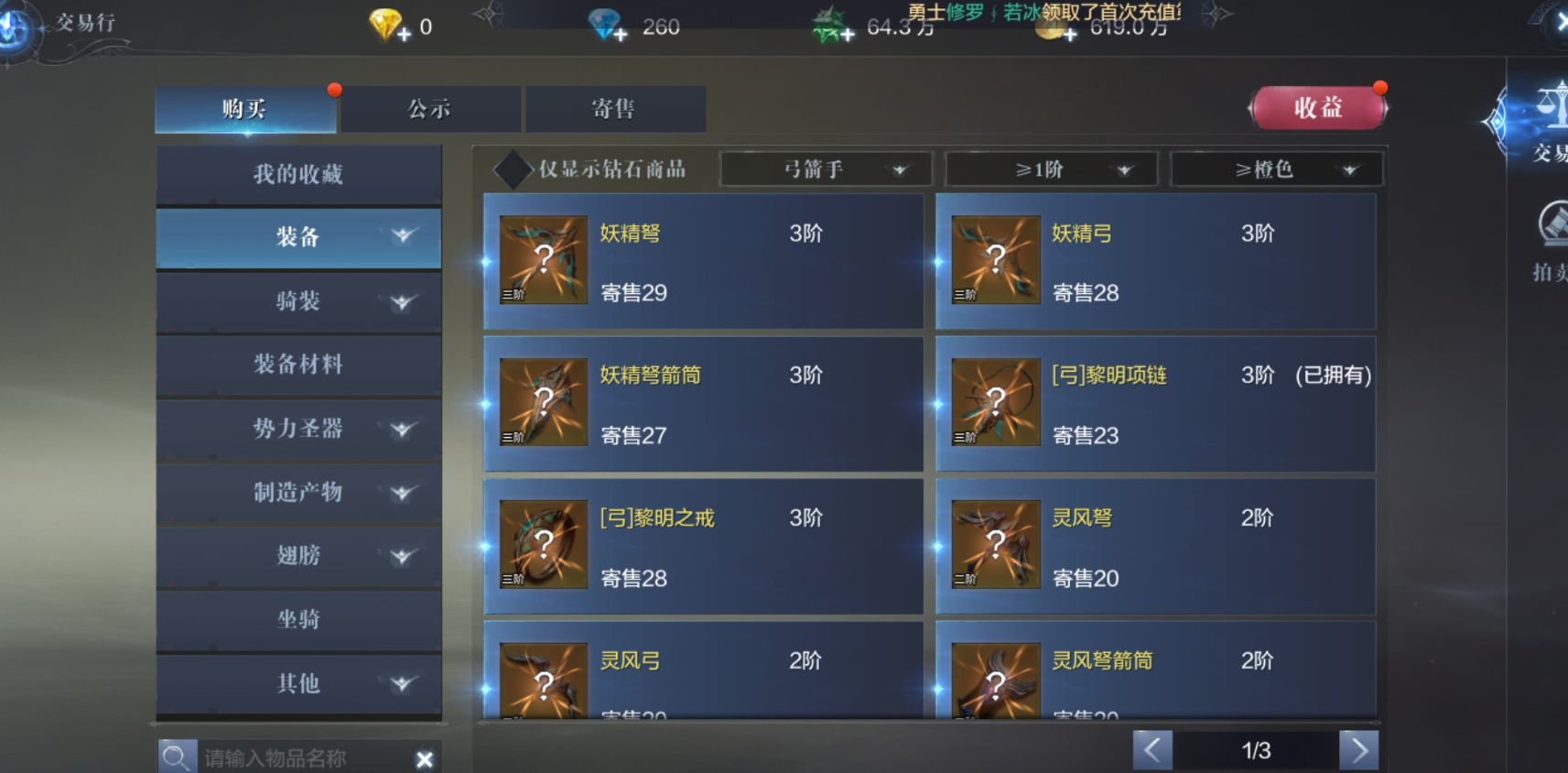Switch to the 寄售 tab
Viewport: 1568px width, 773px height.
point(614,108)
